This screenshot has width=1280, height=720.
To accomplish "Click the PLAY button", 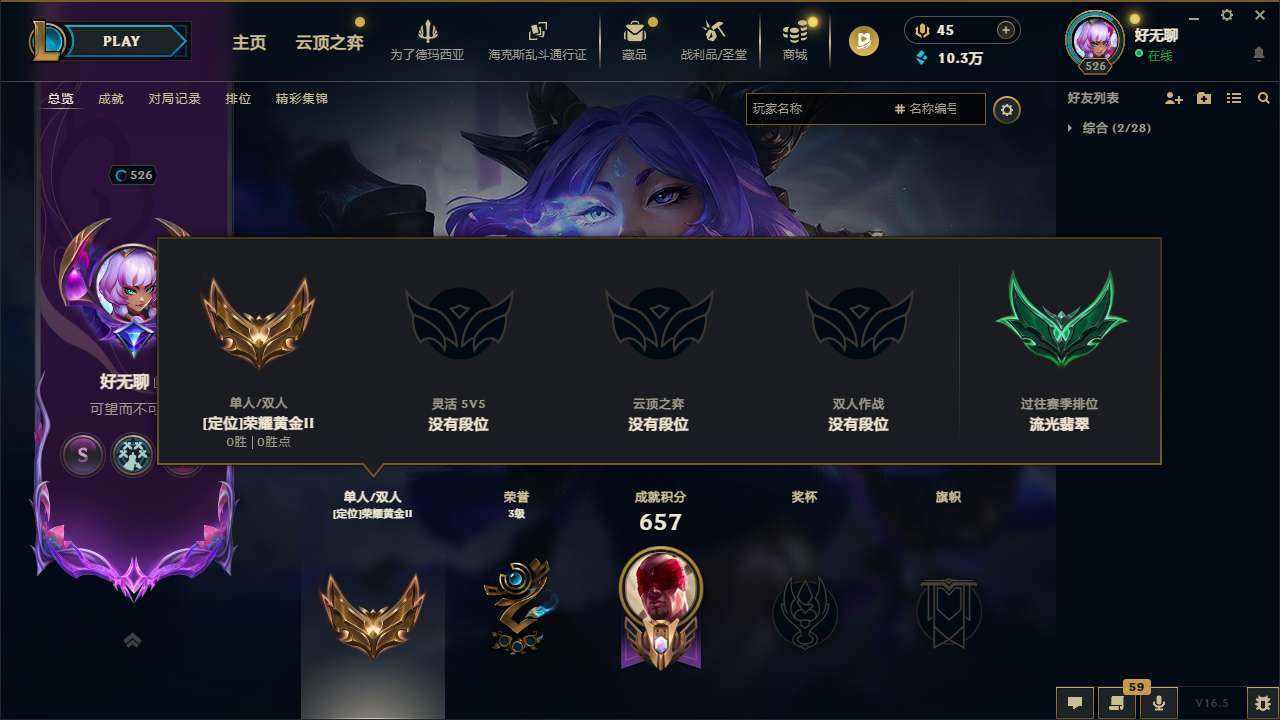I will [x=121, y=41].
